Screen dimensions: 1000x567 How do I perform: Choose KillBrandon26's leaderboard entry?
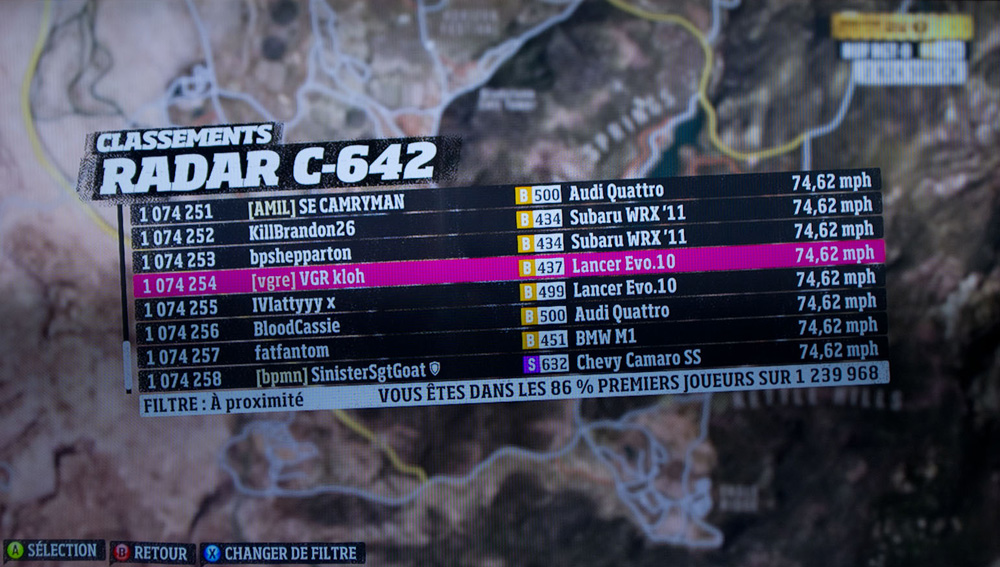[302, 230]
